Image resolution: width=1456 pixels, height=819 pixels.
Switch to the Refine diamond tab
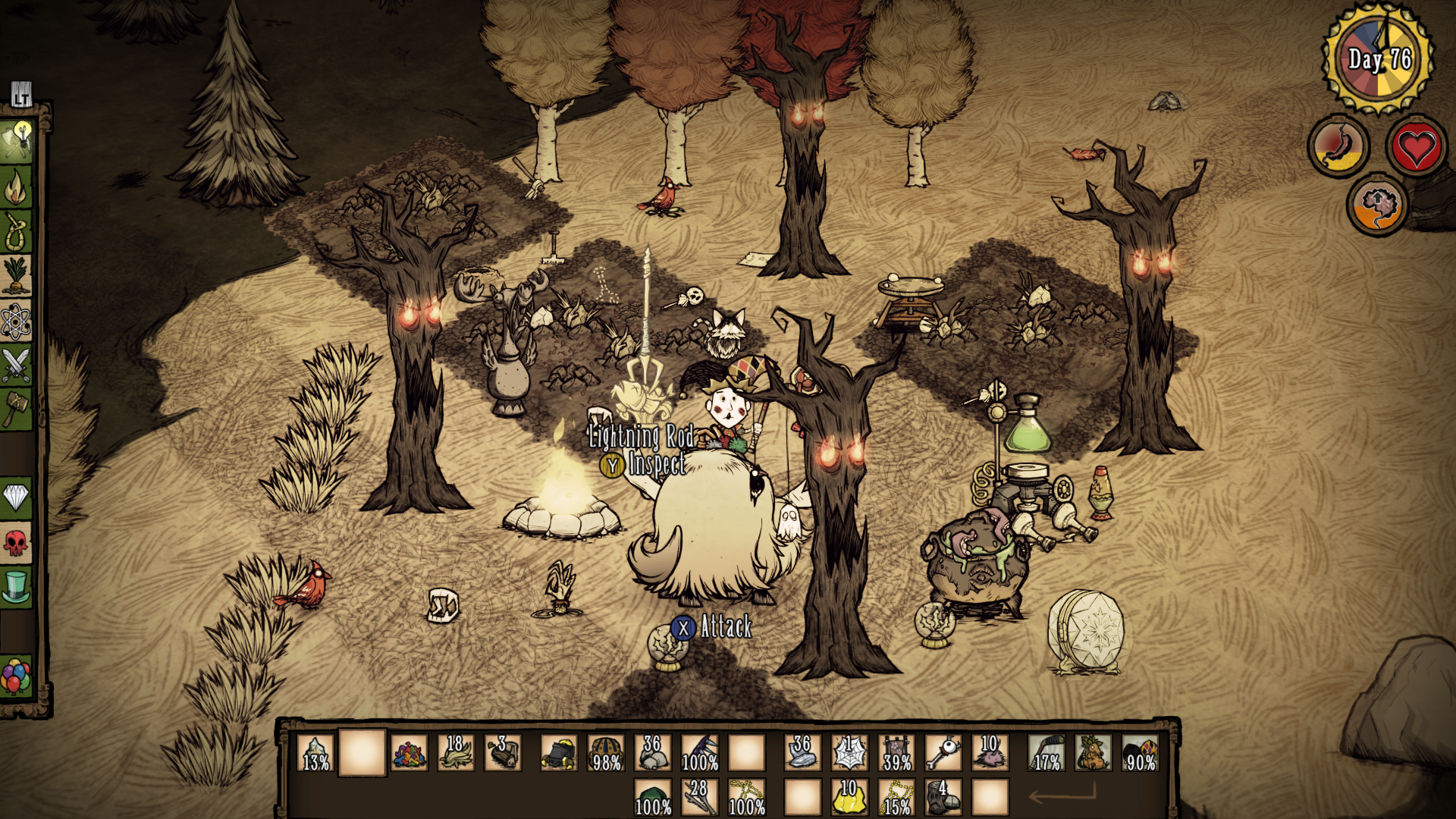coord(16,498)
